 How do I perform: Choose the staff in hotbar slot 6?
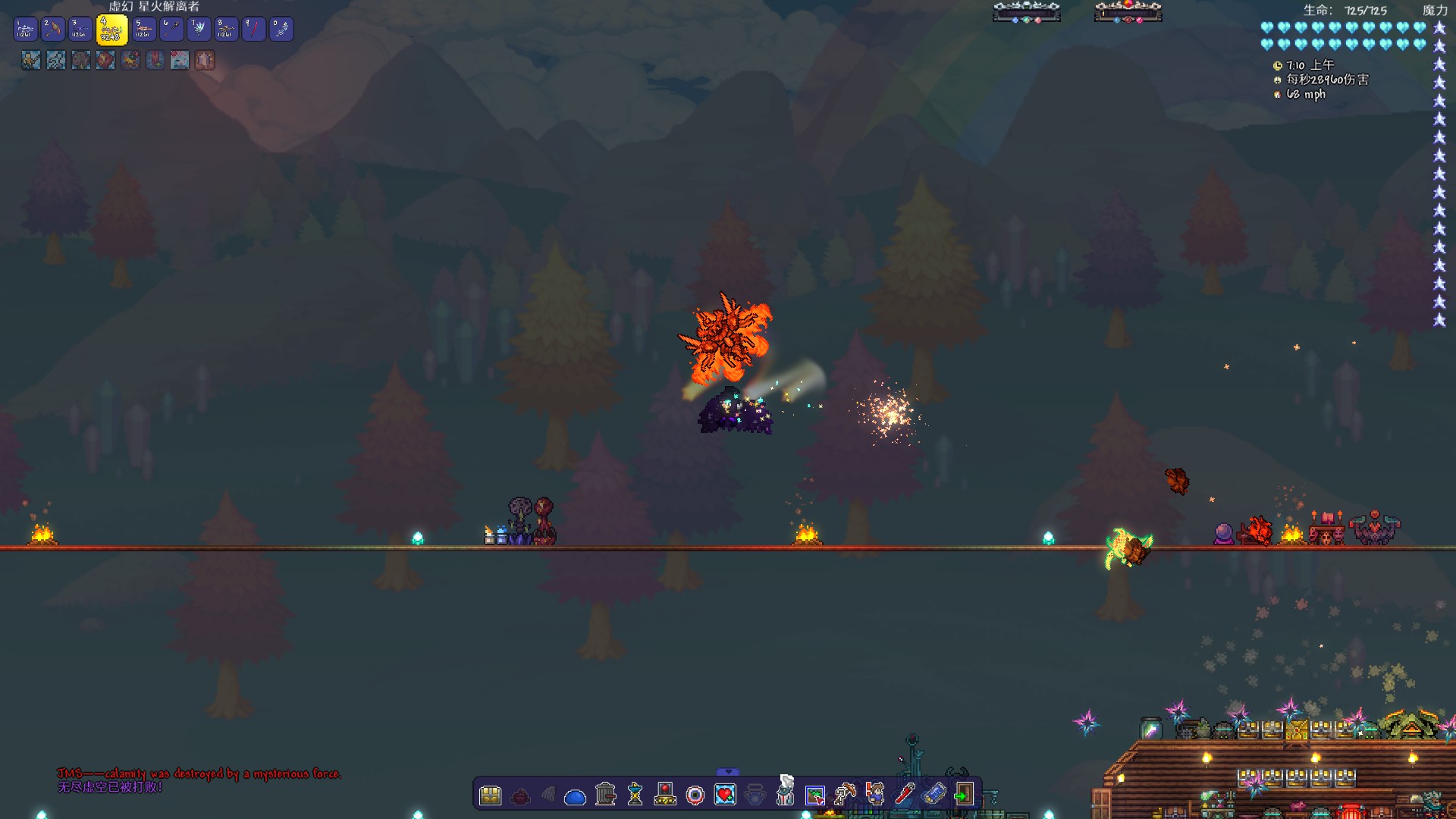(172, 30)
